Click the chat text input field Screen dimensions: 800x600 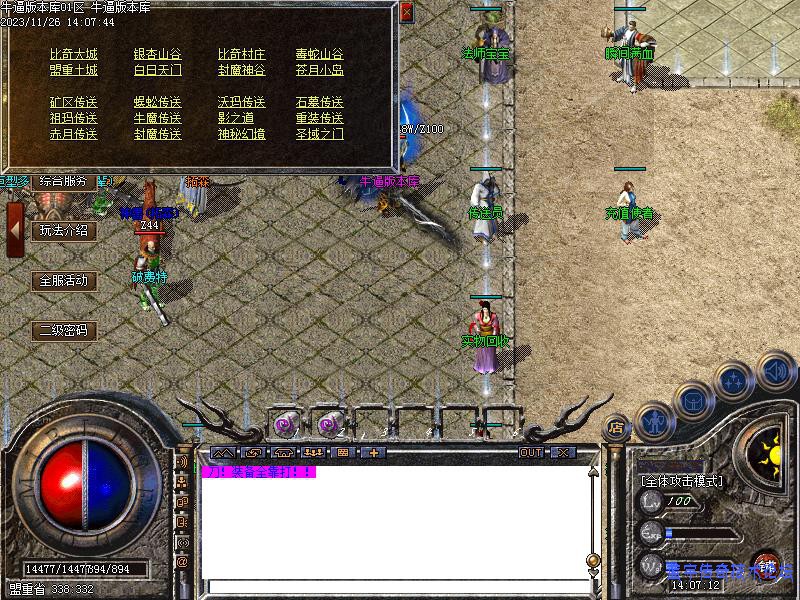395,586
